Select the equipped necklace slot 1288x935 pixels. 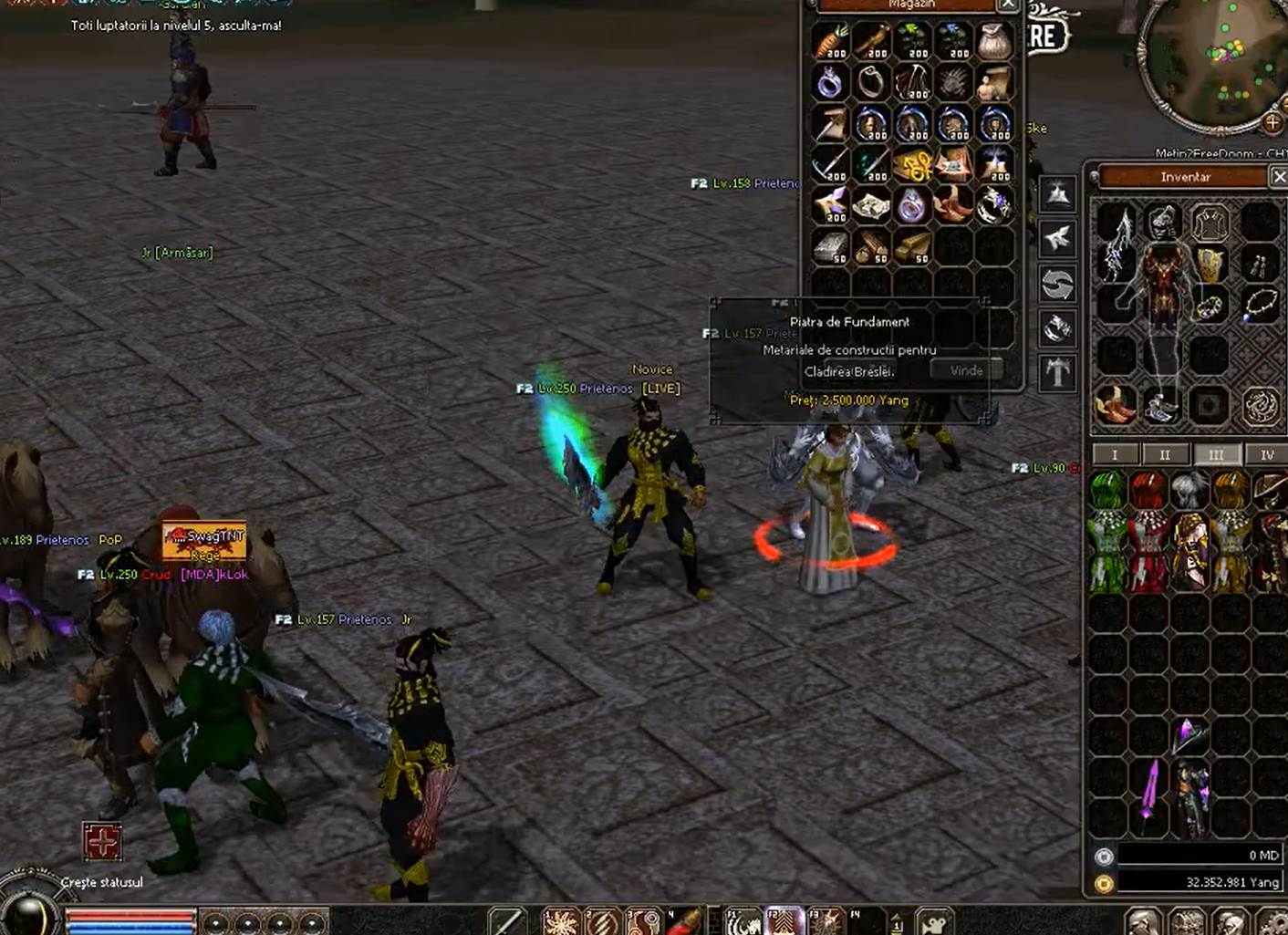tap(1260, 305)
